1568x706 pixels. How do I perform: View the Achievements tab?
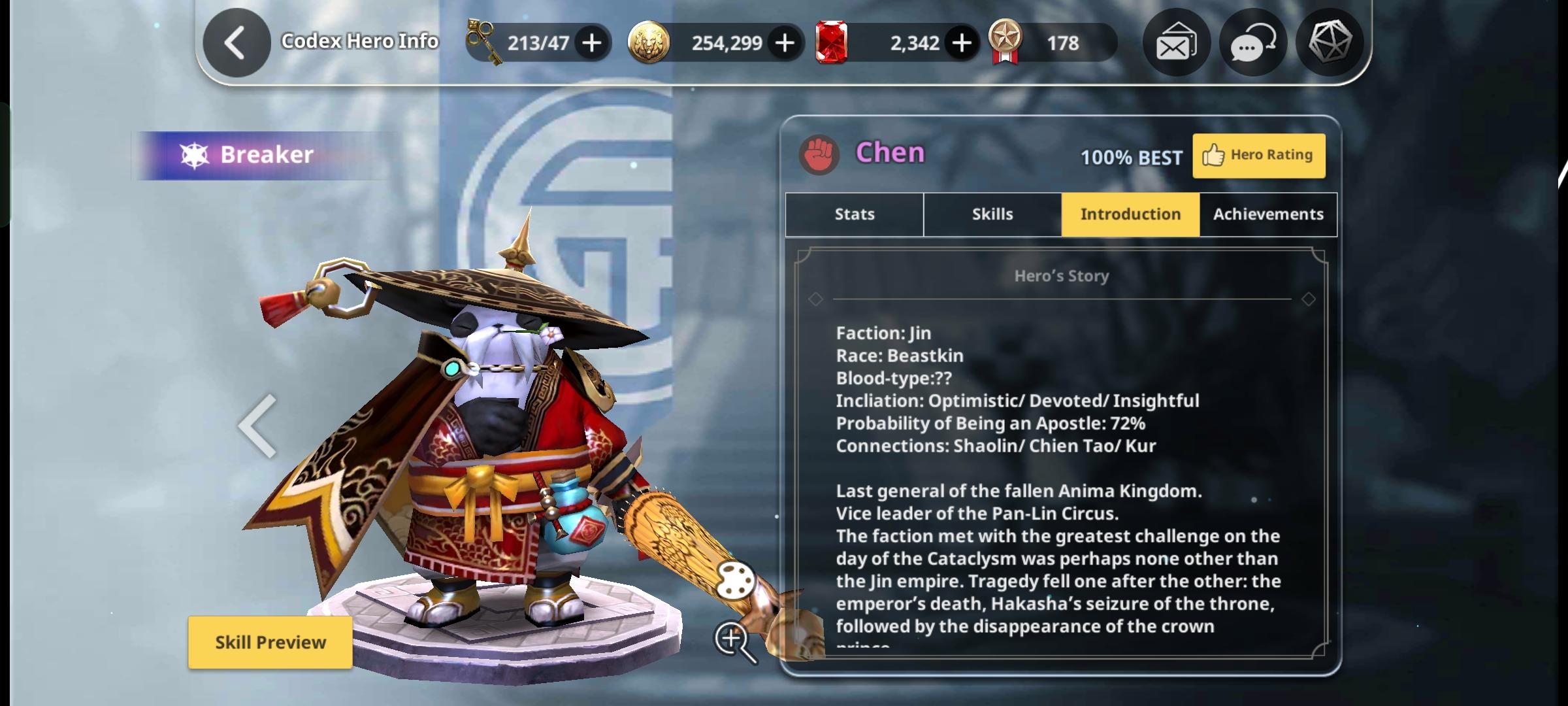[x=1268, y=214]
